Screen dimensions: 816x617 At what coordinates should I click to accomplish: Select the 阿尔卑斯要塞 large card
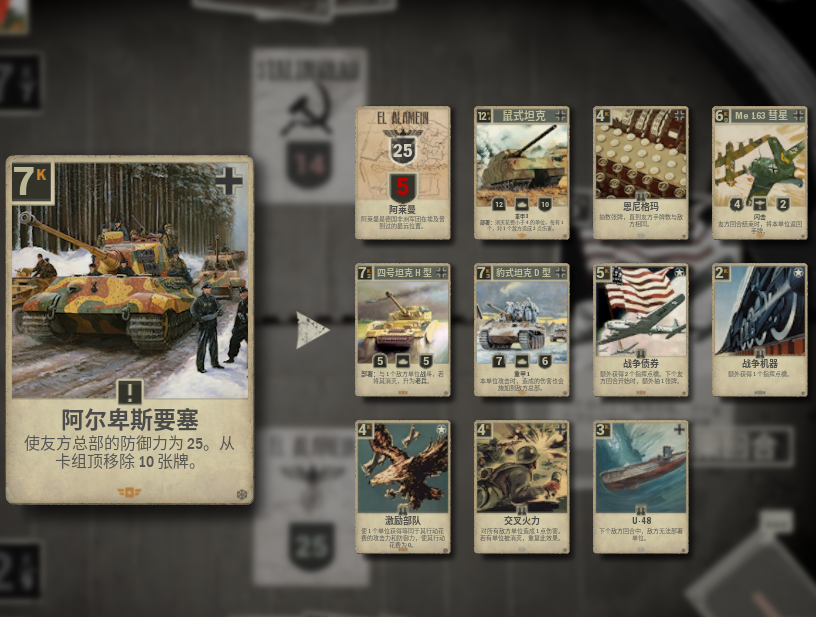click(129, 329)
